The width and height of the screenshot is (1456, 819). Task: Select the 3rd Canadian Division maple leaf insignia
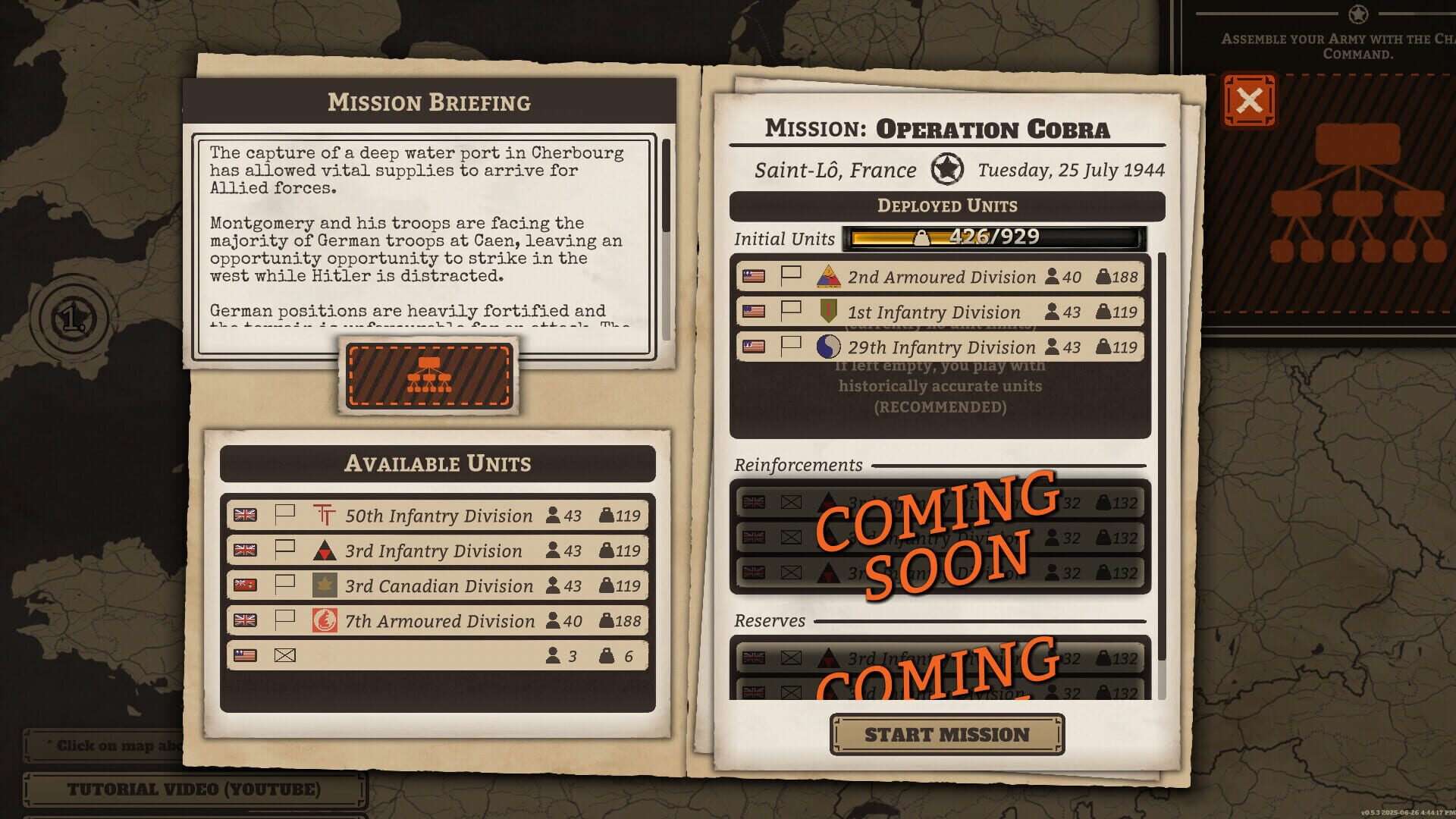click(325, 585)
